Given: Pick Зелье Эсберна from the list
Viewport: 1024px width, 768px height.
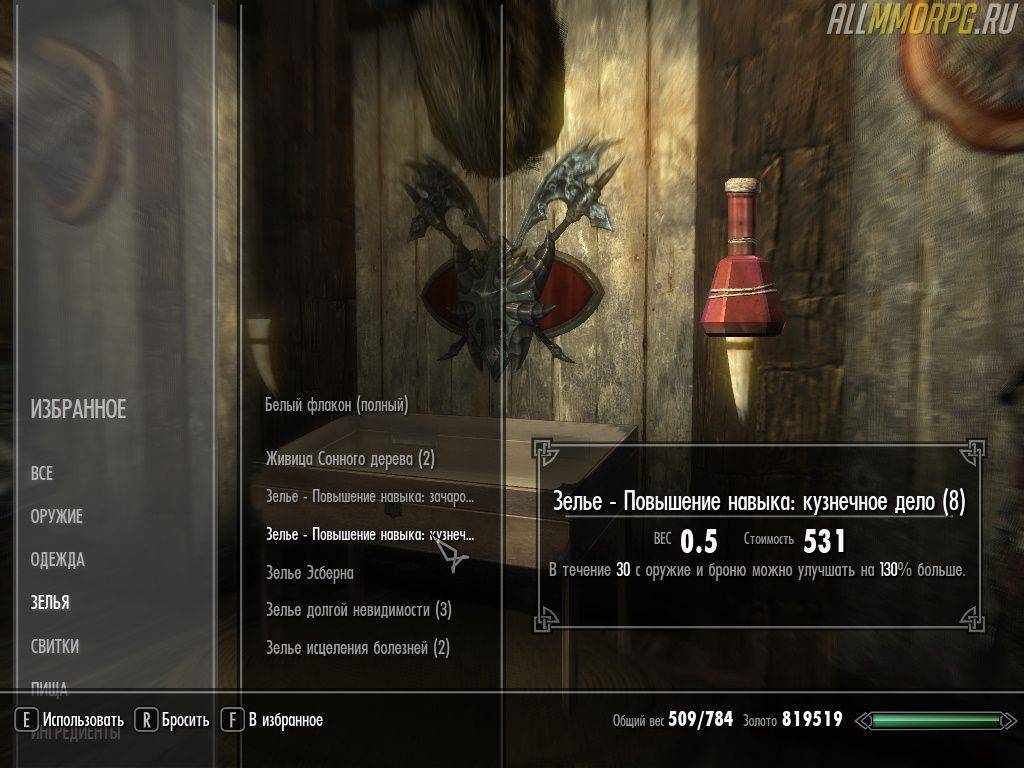Looking at the screenshot, I should coord(309,573).
